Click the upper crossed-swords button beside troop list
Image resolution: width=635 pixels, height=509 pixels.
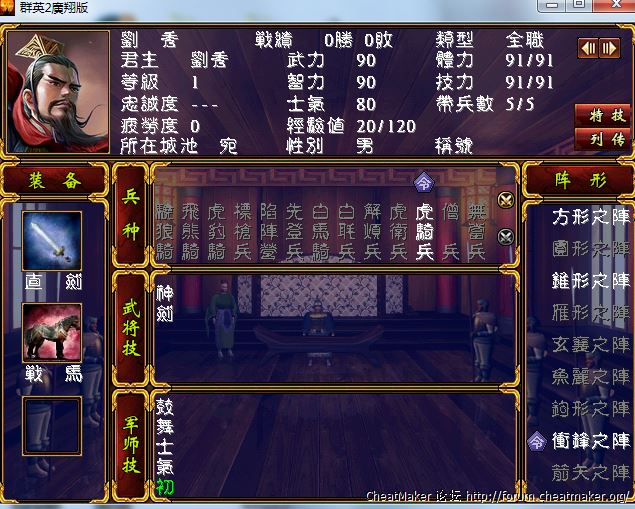point(505,200)
